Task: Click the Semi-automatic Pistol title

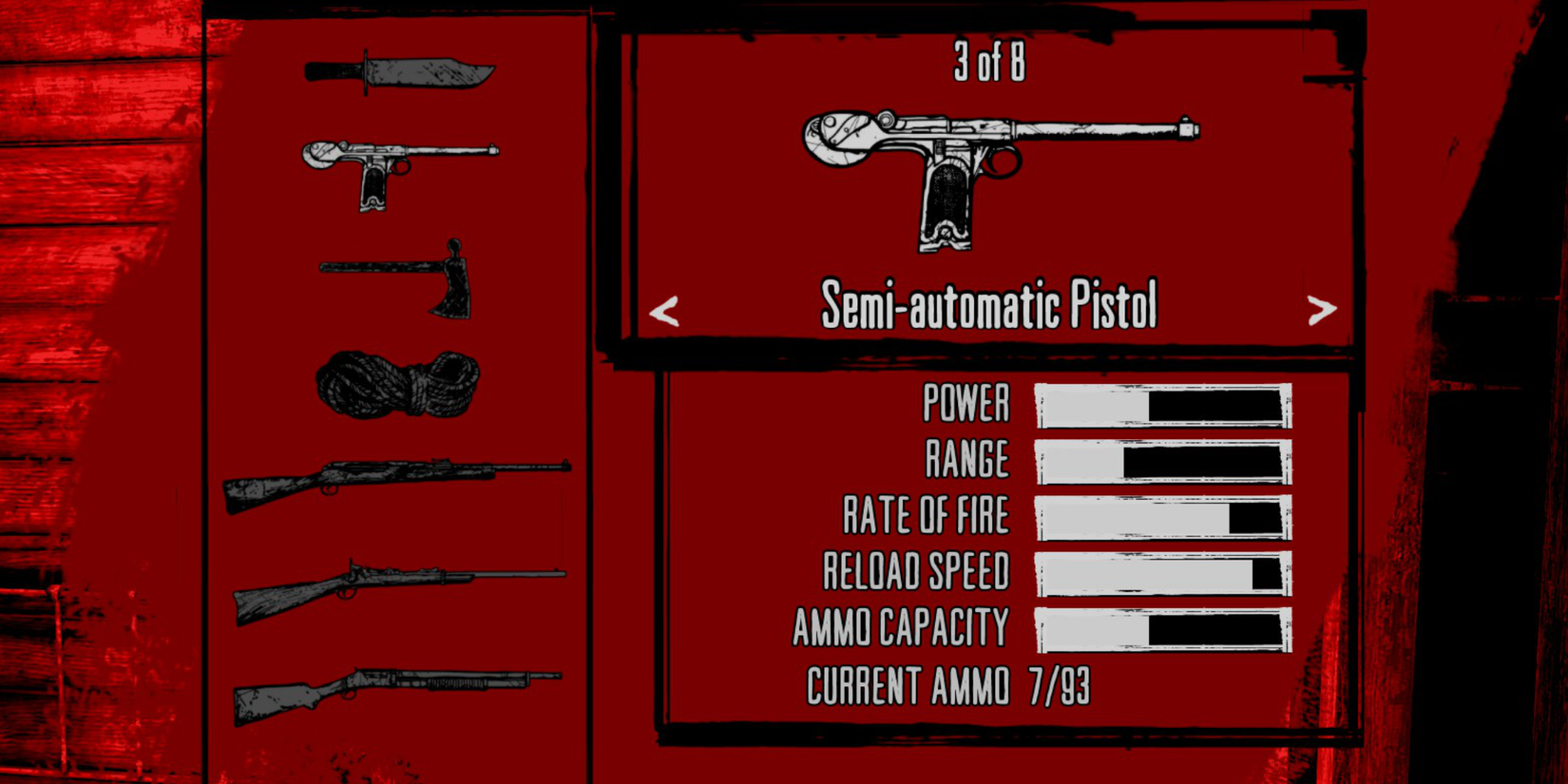Action: 988,304
